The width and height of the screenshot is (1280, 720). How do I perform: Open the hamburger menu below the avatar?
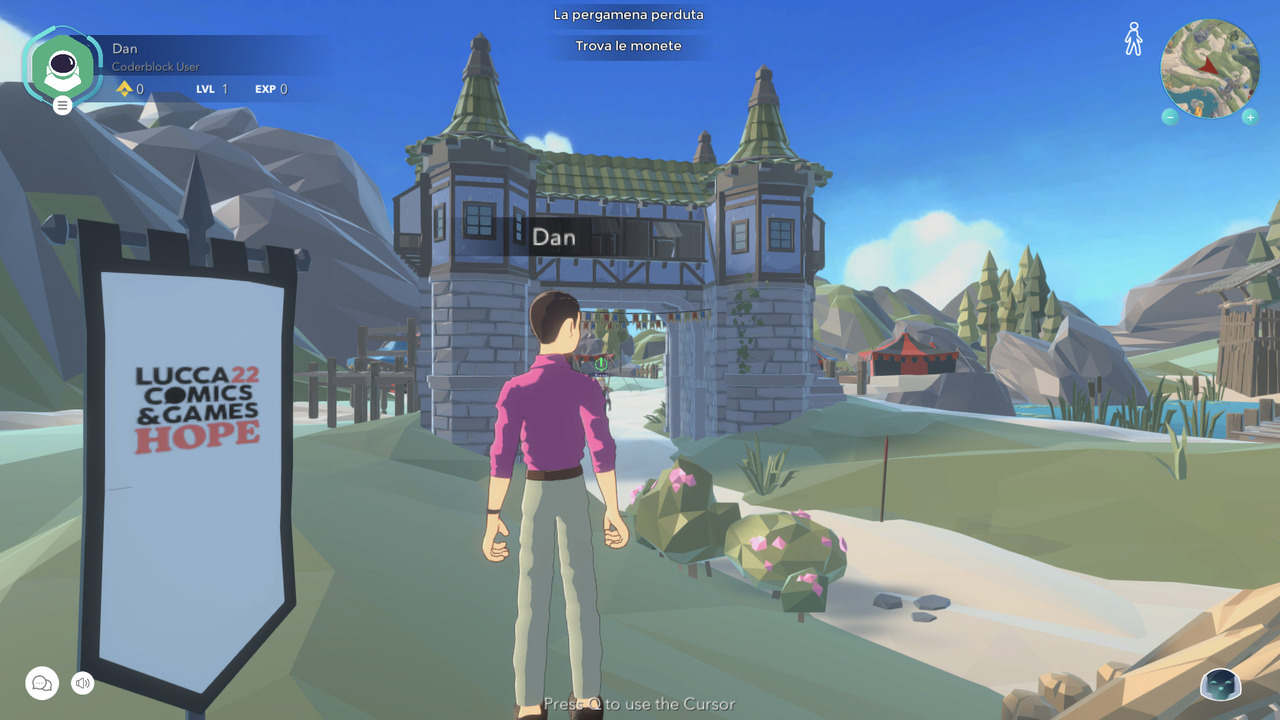click(63, 105)
